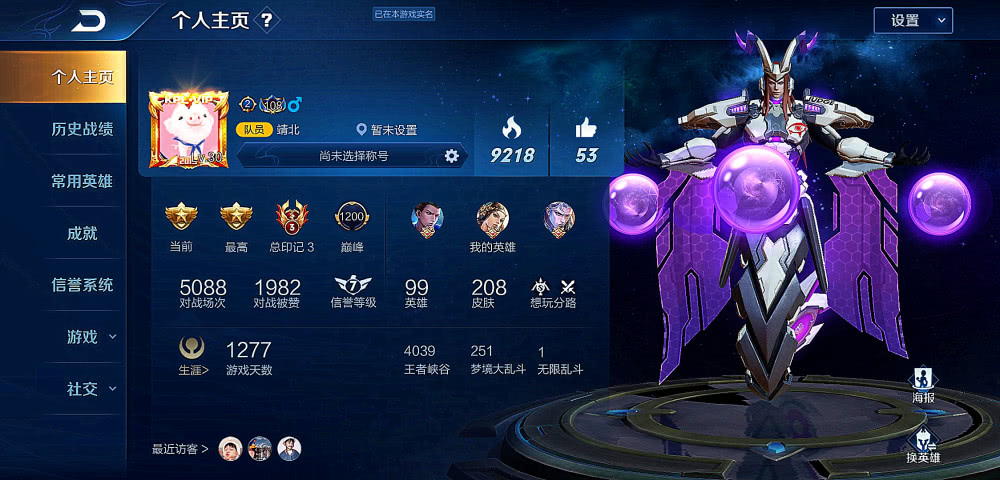The image size is (1000, 480).
Task: Expand the 游戏 side menu
Action: (x=90, y=337)
